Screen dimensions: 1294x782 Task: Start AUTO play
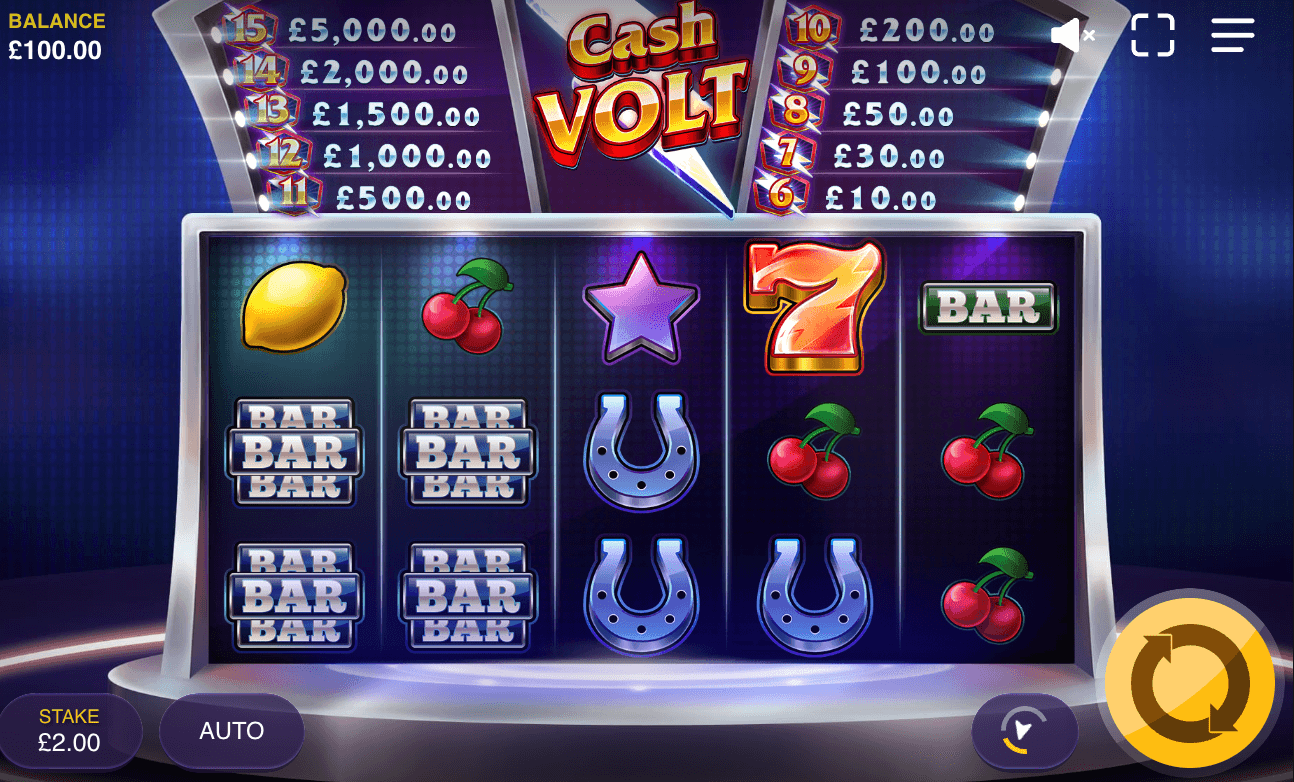[231, 731]
